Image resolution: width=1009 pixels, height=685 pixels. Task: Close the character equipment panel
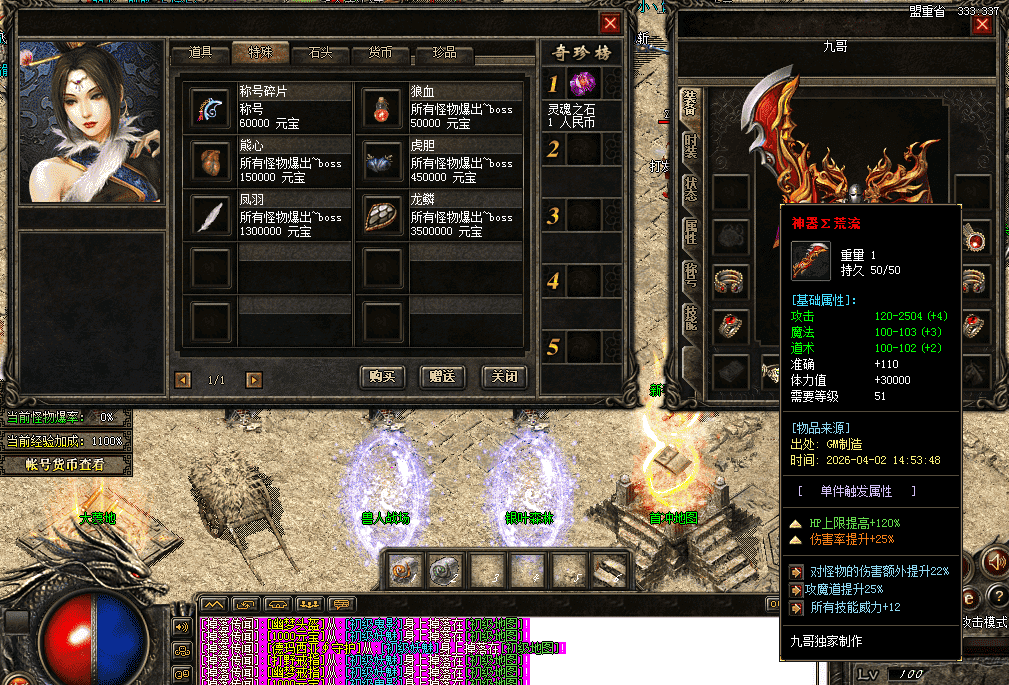pyautogui.click(x=982, y=24)
